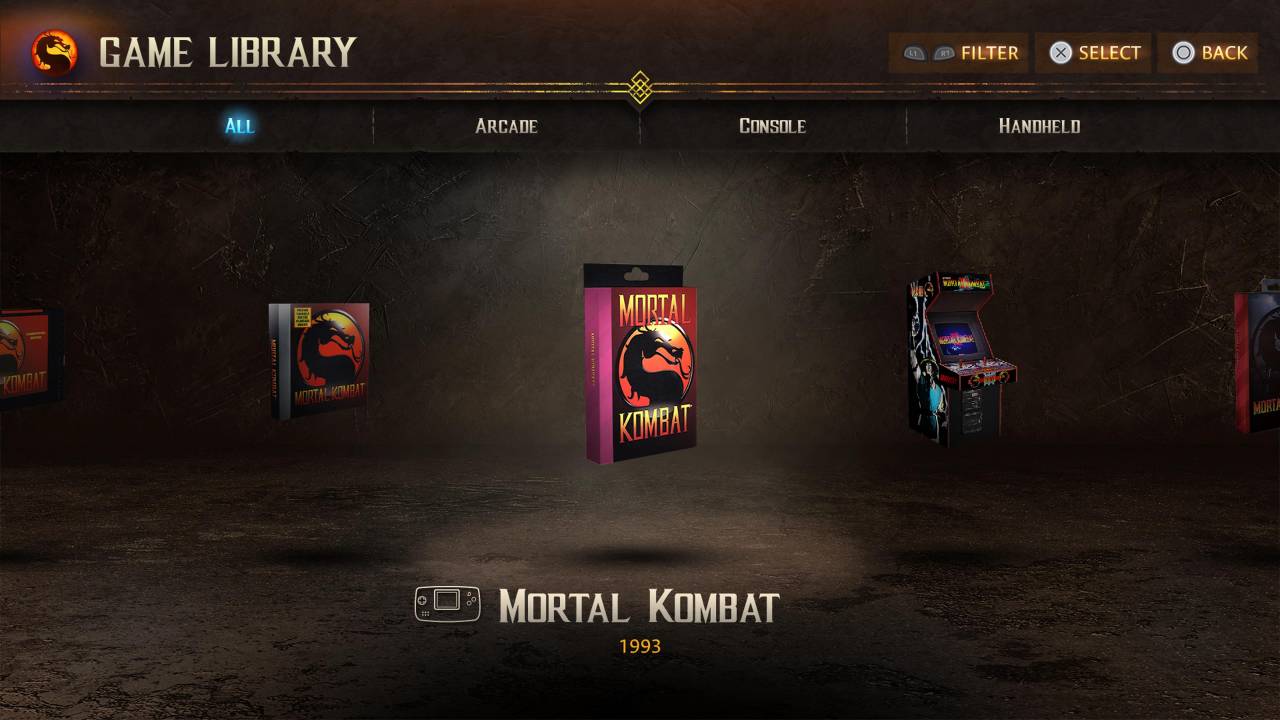The height and width of the screenshot is (720, 1280).
Task: Click the X button icon beside Select
Action: (1063, 53)
